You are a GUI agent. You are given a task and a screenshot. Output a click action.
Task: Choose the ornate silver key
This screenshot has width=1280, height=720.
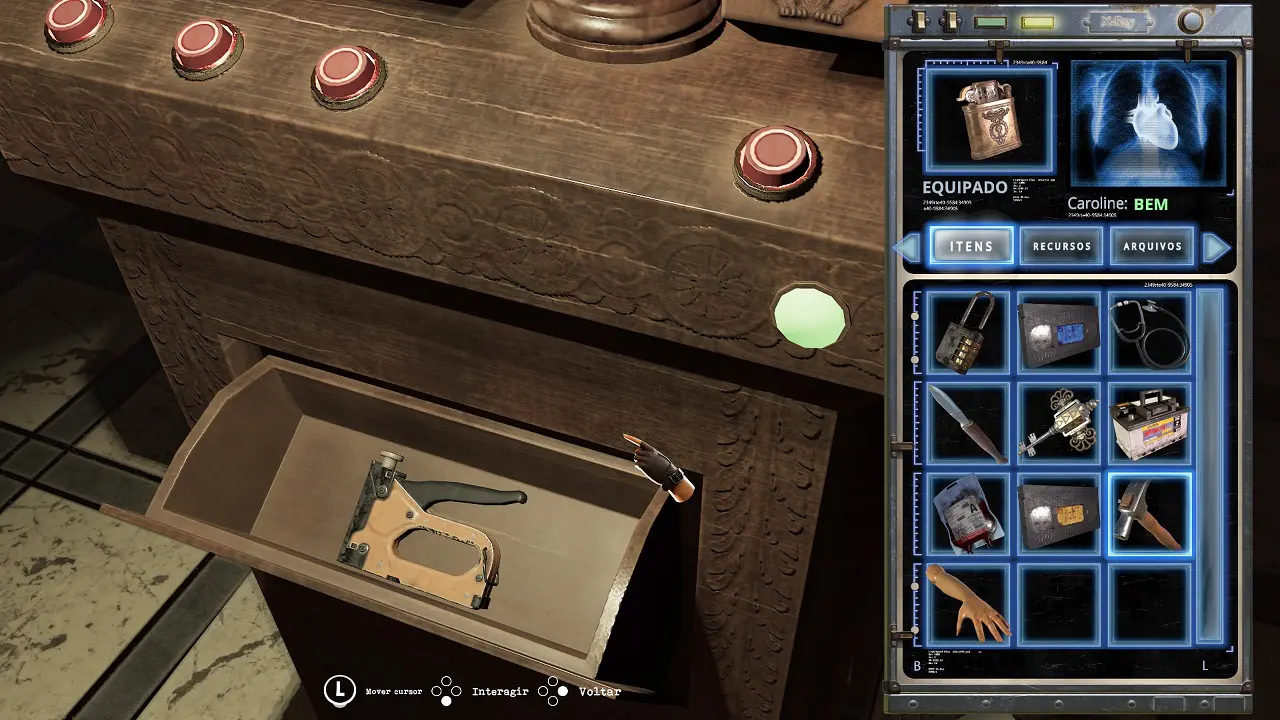click(1058, 423)
